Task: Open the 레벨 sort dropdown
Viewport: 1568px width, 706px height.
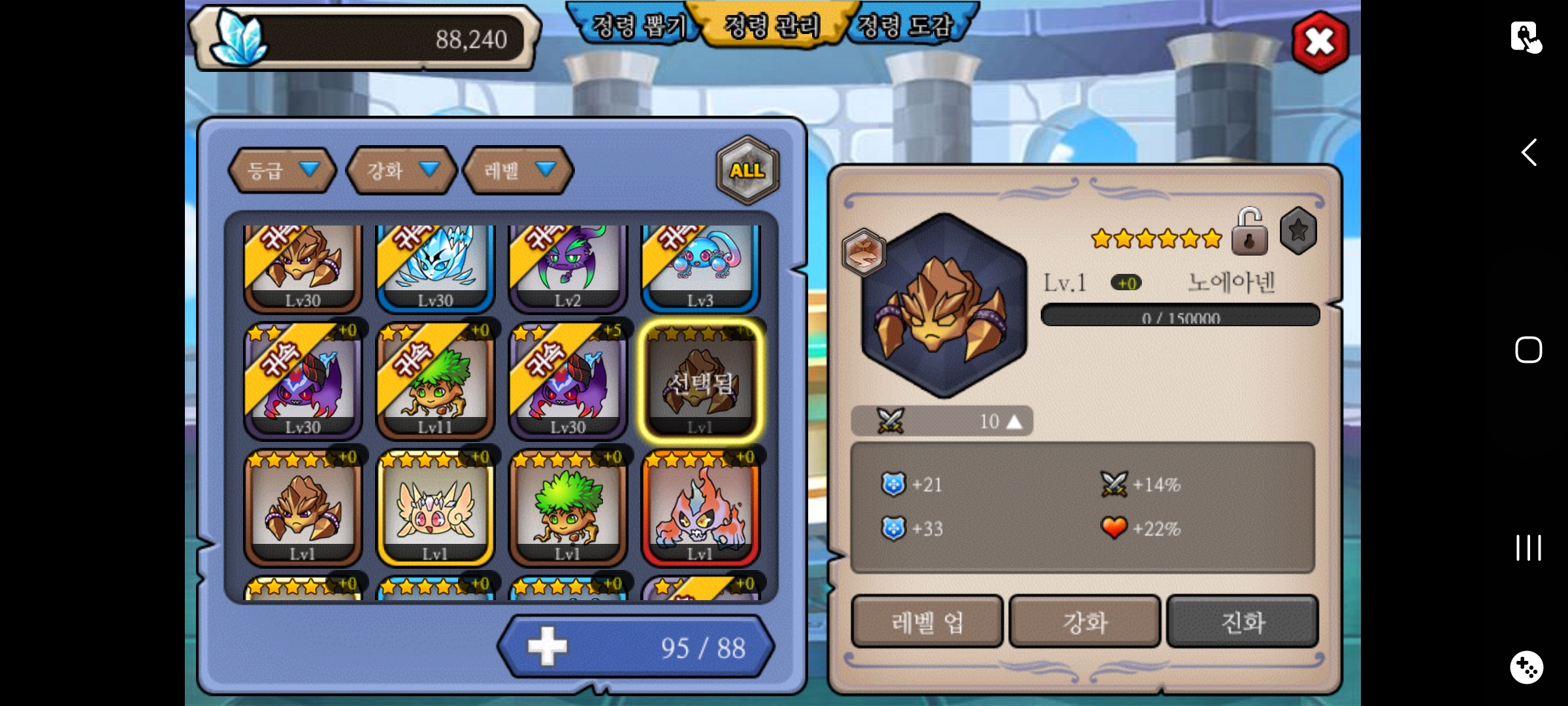Action: [518, 171]
